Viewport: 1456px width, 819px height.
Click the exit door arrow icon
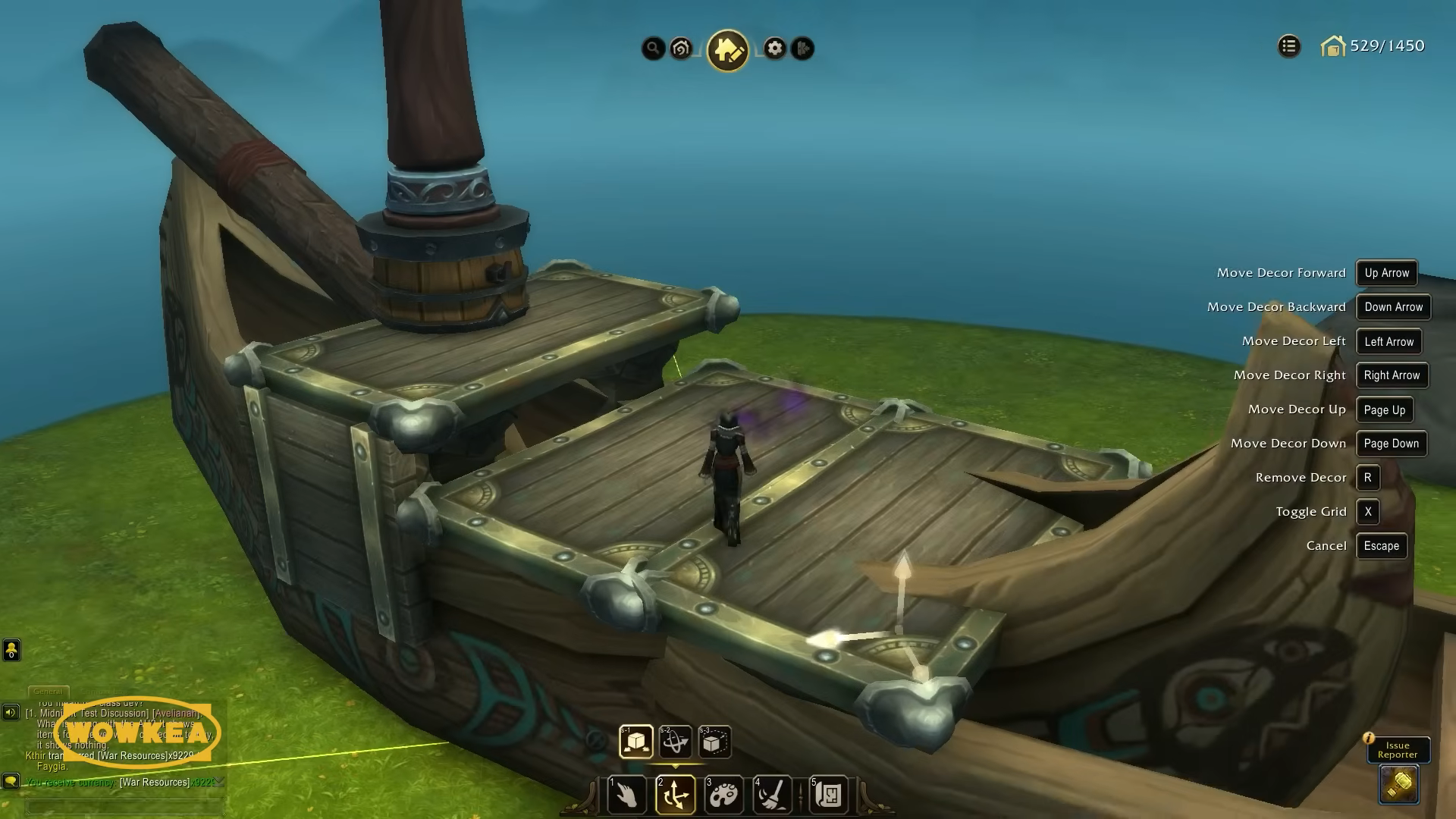(x=802, y=49)
